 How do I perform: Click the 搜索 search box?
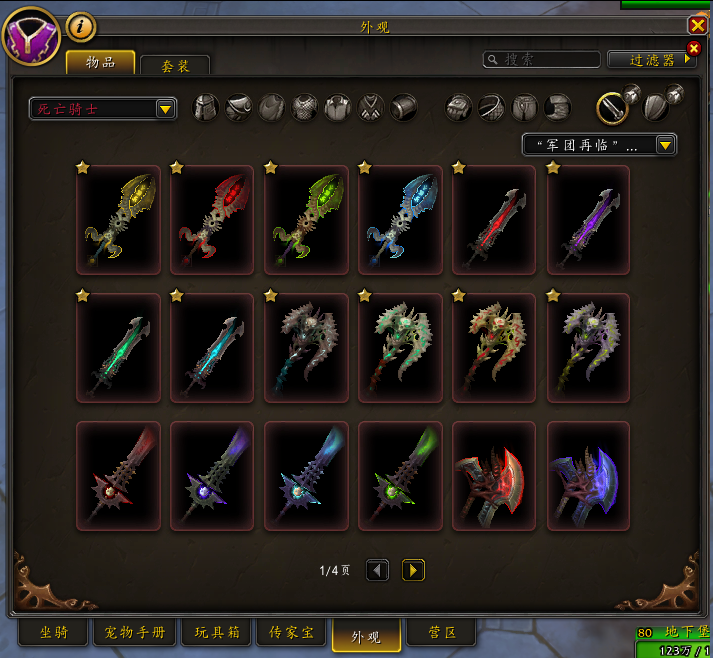pyautogui.click(x=543, y=60)
